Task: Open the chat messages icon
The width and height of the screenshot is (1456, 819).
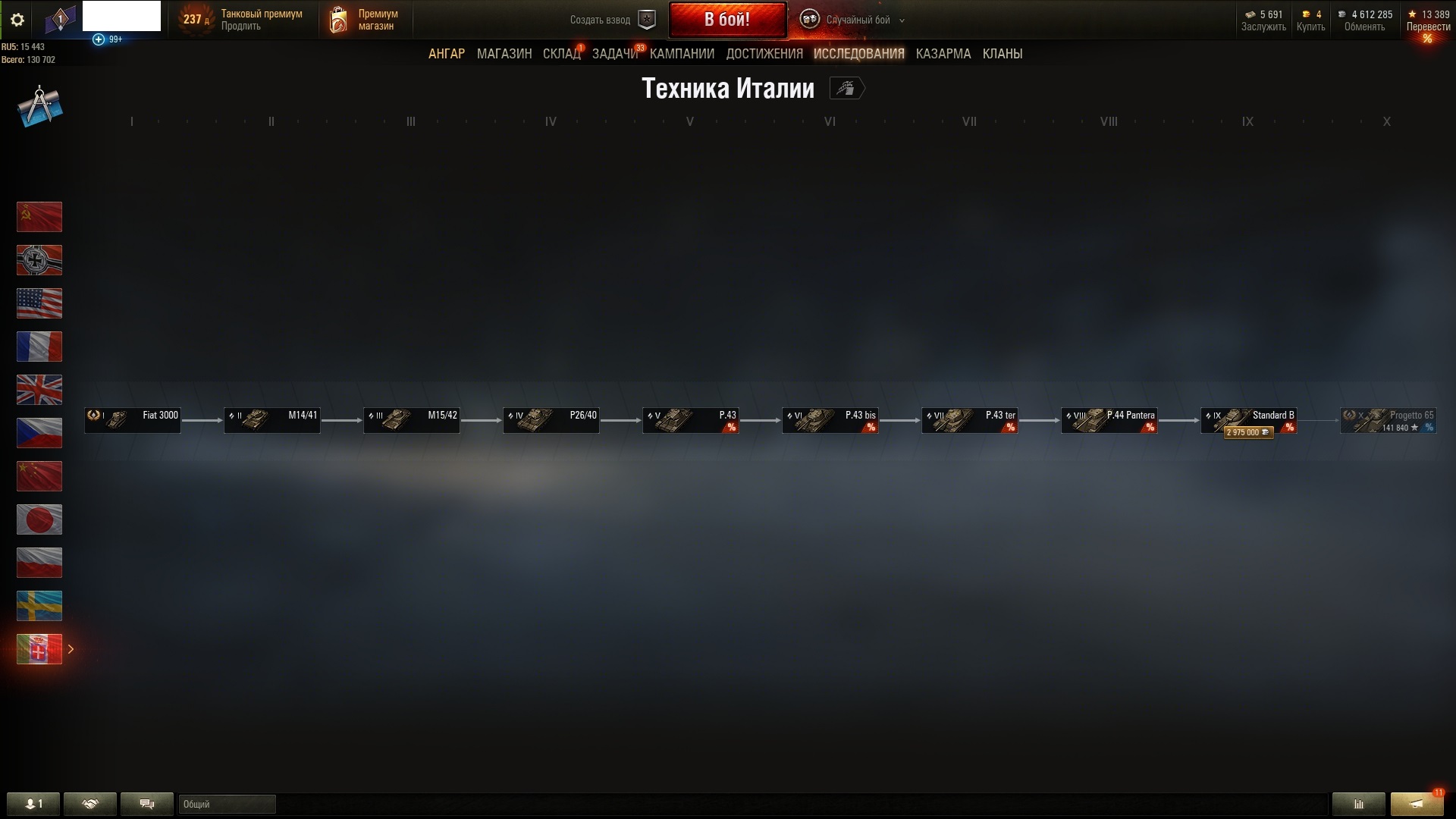Action: point(146,804)
